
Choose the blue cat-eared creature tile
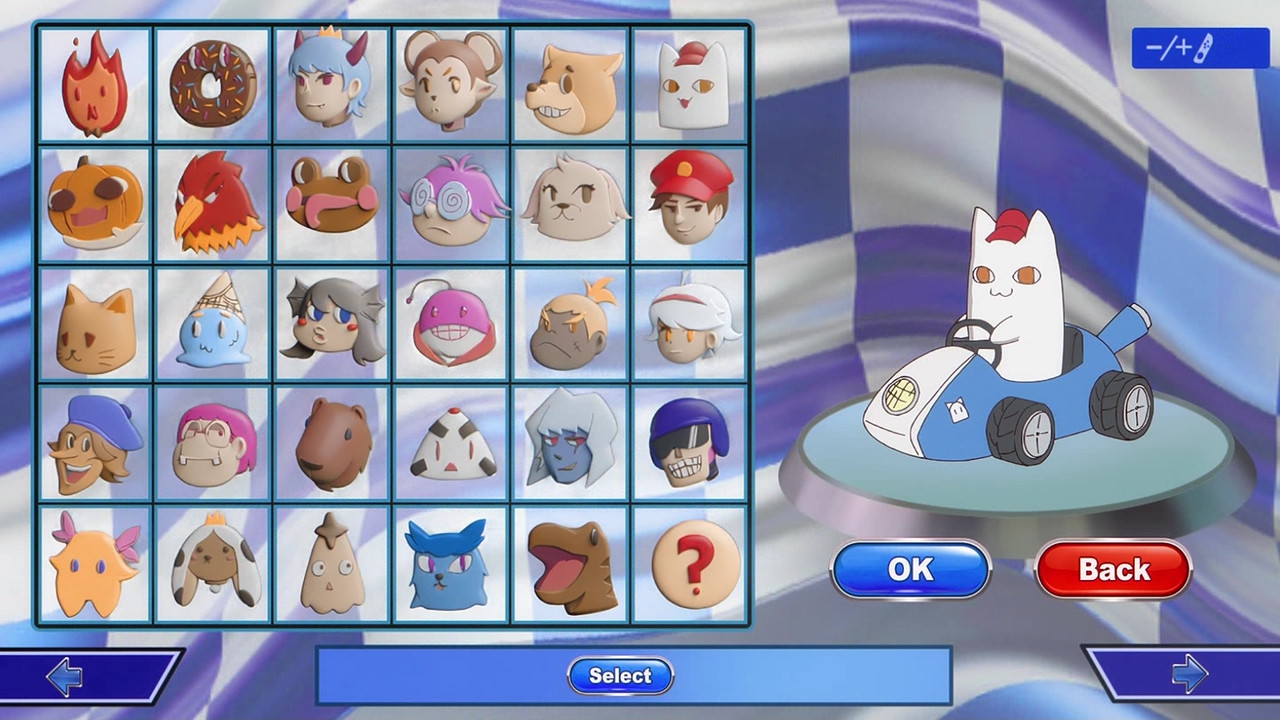(x=452, y=564)
